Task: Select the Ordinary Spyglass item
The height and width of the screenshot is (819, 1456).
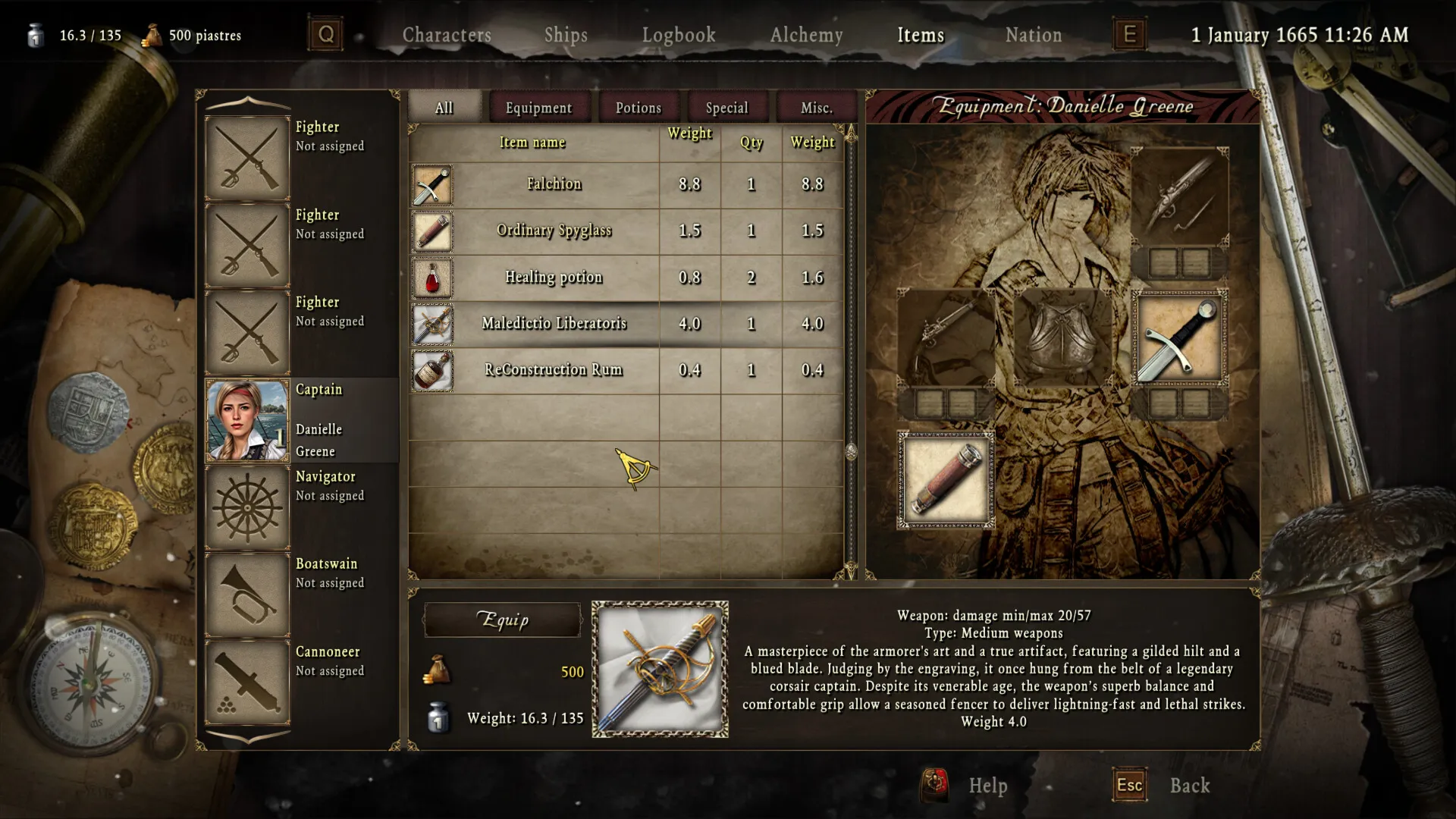Action: 554,231
